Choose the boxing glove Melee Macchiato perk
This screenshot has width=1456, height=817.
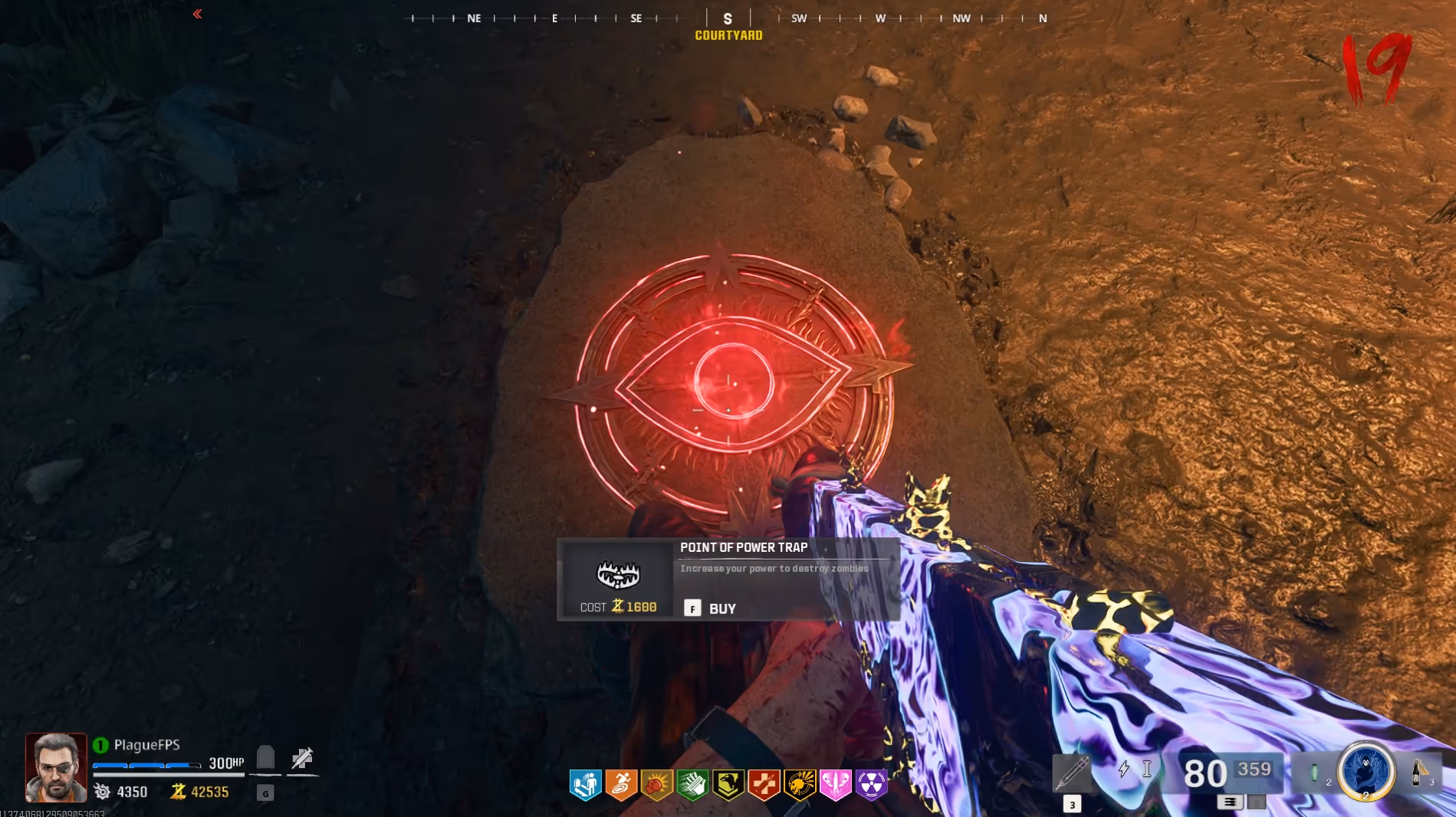[657, 785]
